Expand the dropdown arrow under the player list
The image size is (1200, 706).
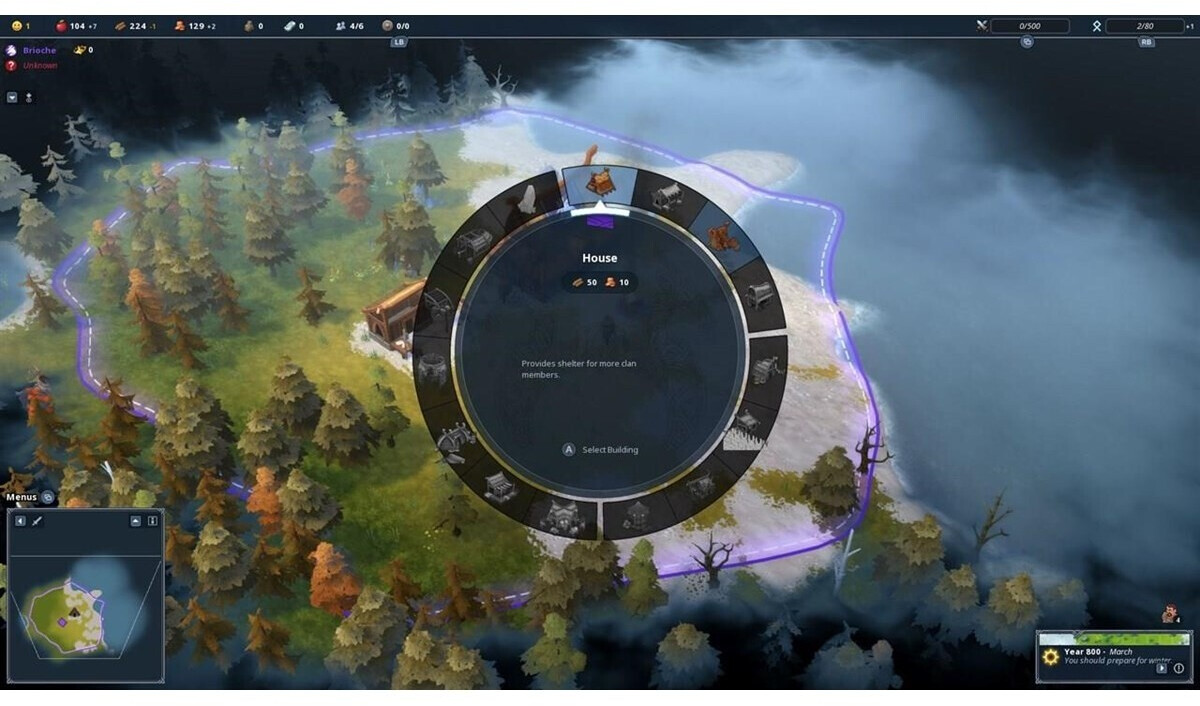tap(12, 98)
